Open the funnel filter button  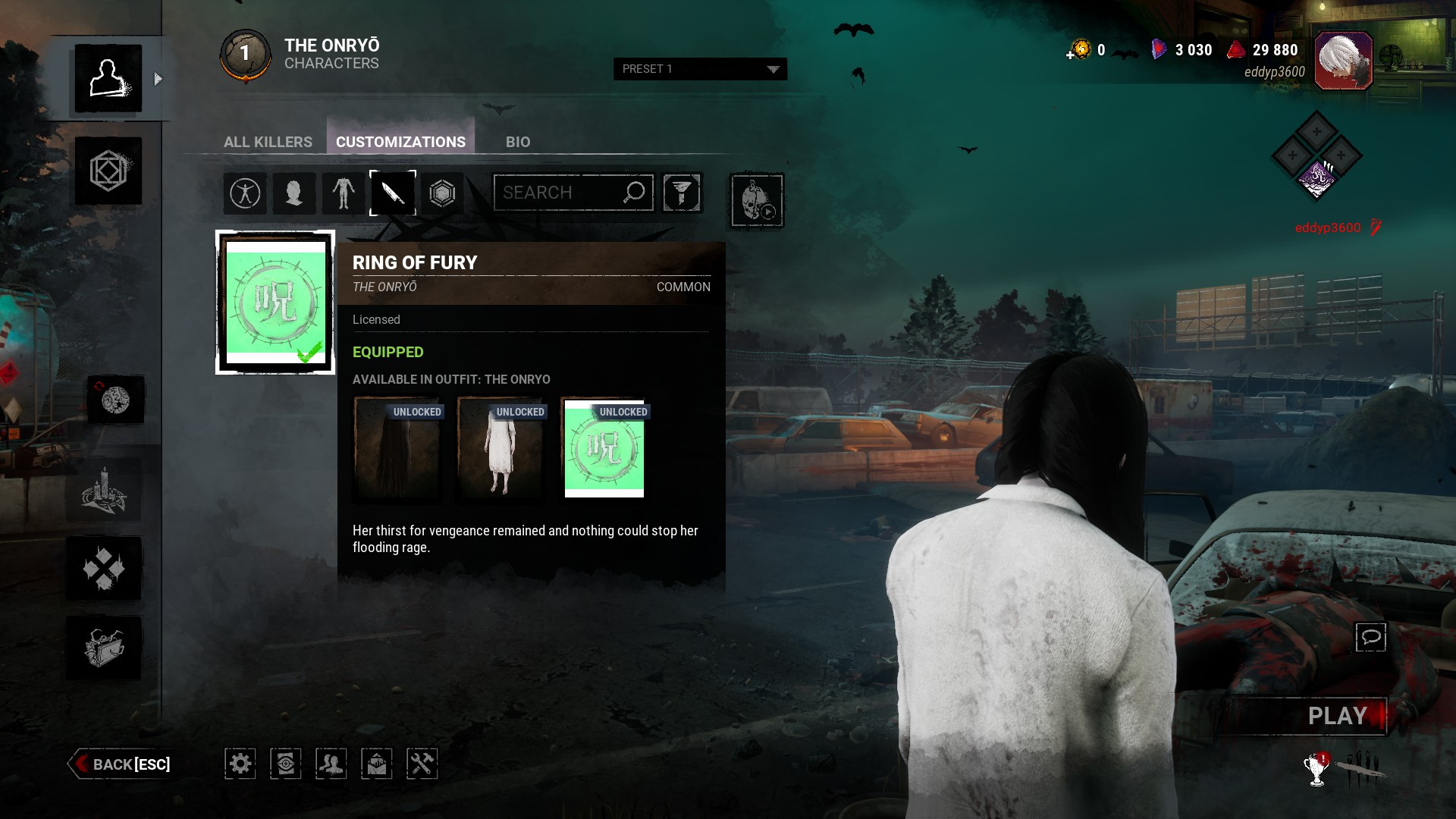(682, 193)
